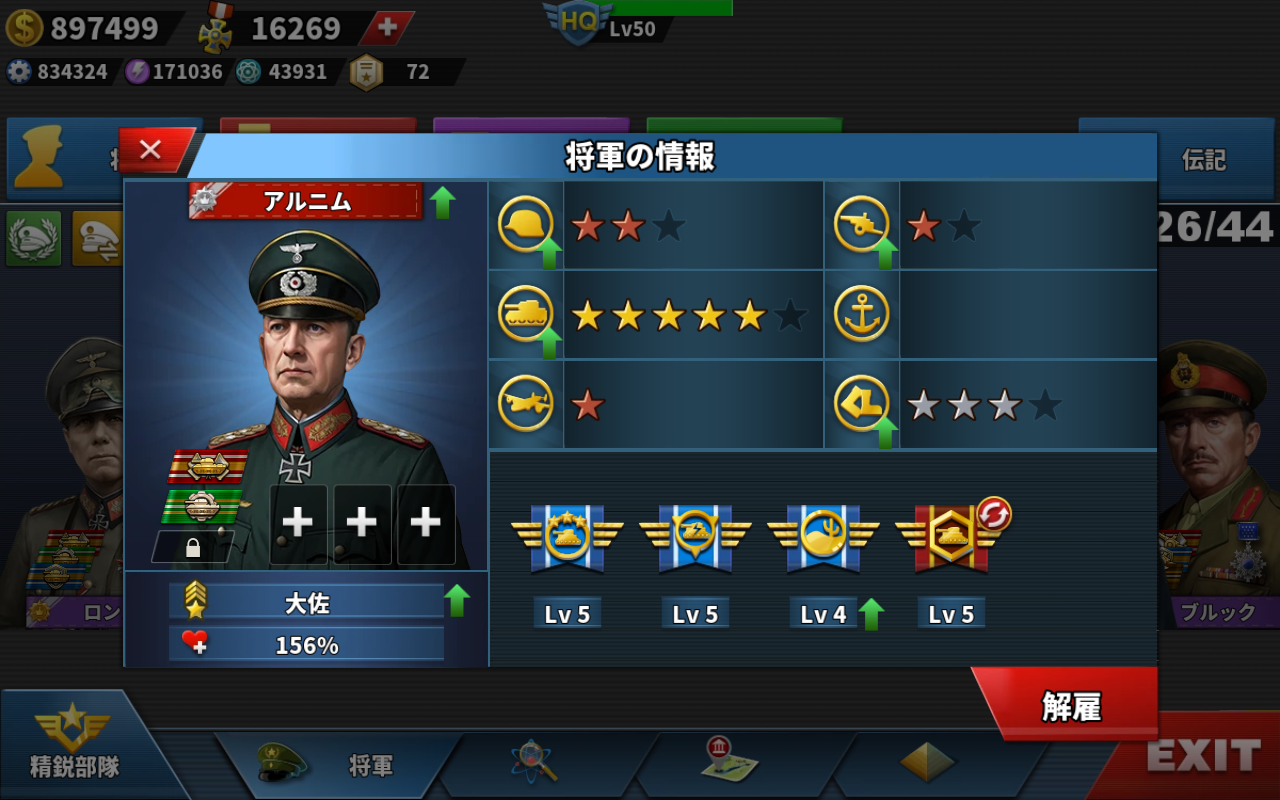Select the airplane air force ability icon
The height and width of the screenshot is (800, 1280).
pyautogui.click(x=526, y=405)
